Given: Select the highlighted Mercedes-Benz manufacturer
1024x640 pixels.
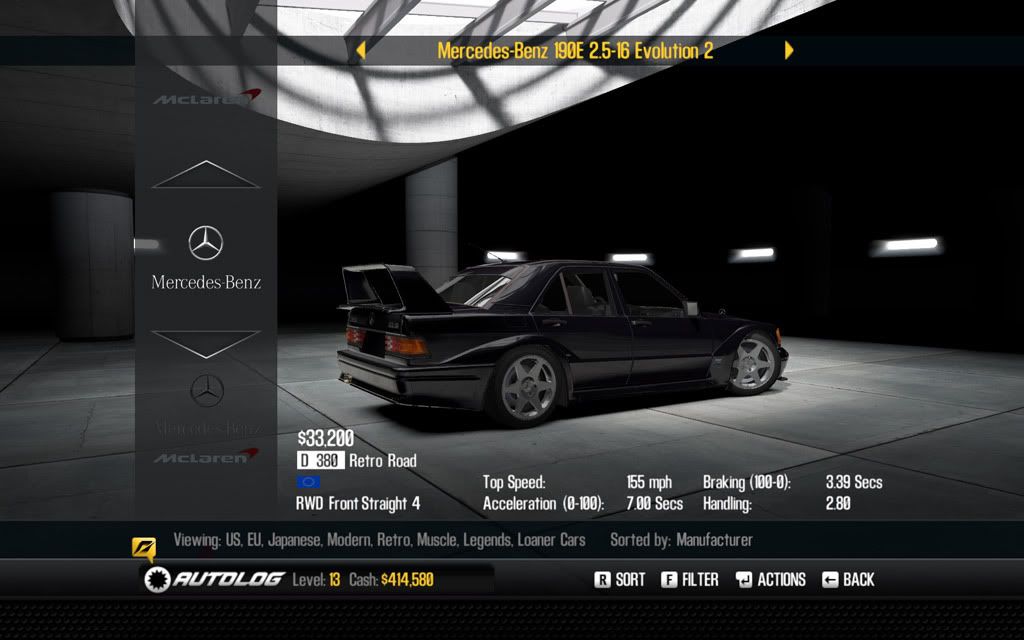Looking at the screenshot, I should [206, 258].
